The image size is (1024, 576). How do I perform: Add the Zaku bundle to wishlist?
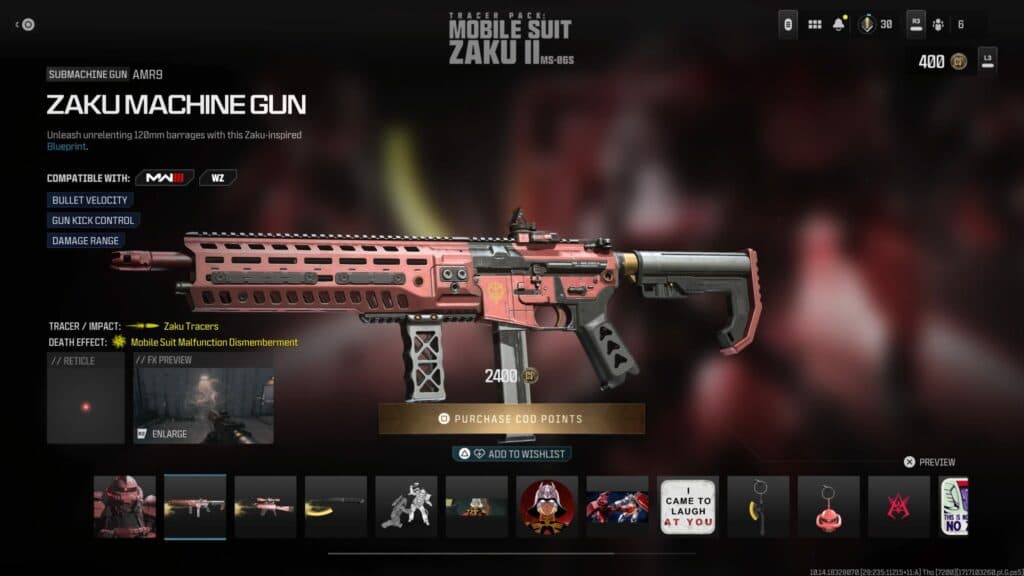click(511, 454)
